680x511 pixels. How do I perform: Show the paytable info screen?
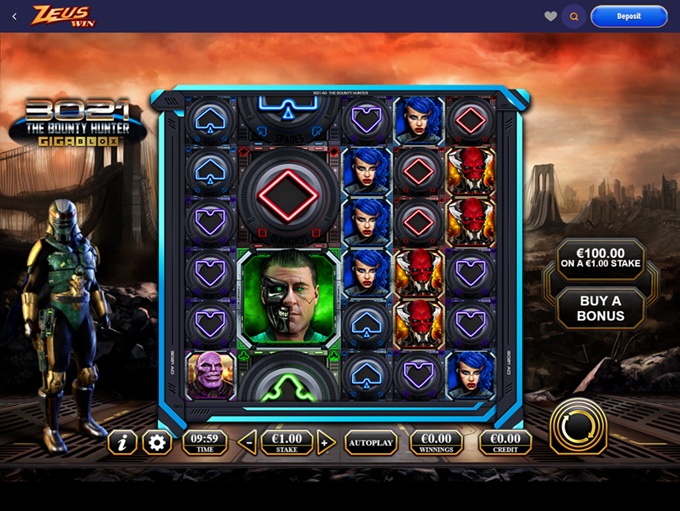coord(122,442)
